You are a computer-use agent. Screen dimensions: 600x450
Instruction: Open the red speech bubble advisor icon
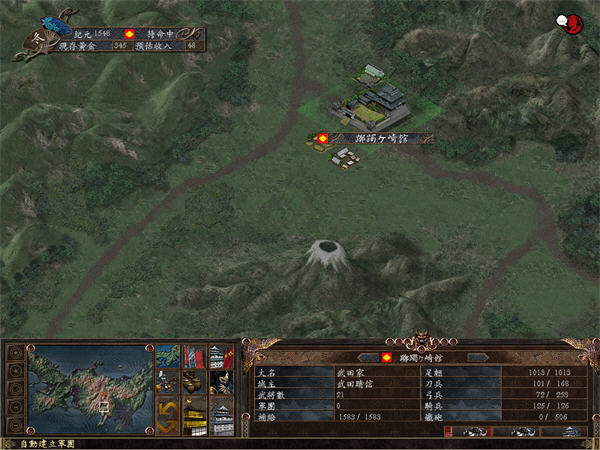click(x=571, y=23)
